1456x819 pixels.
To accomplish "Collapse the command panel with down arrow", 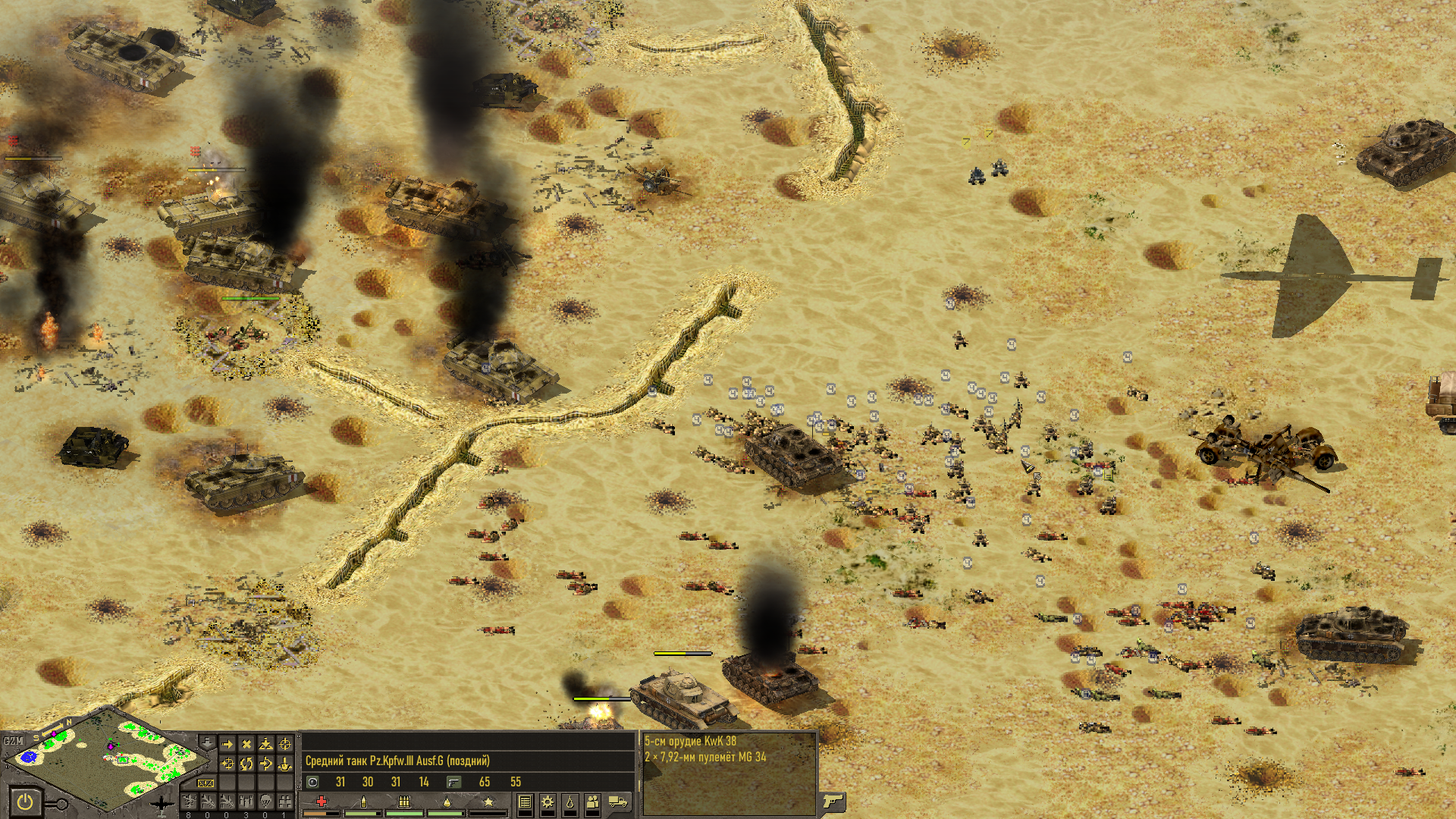I will [x=207, y=742].
